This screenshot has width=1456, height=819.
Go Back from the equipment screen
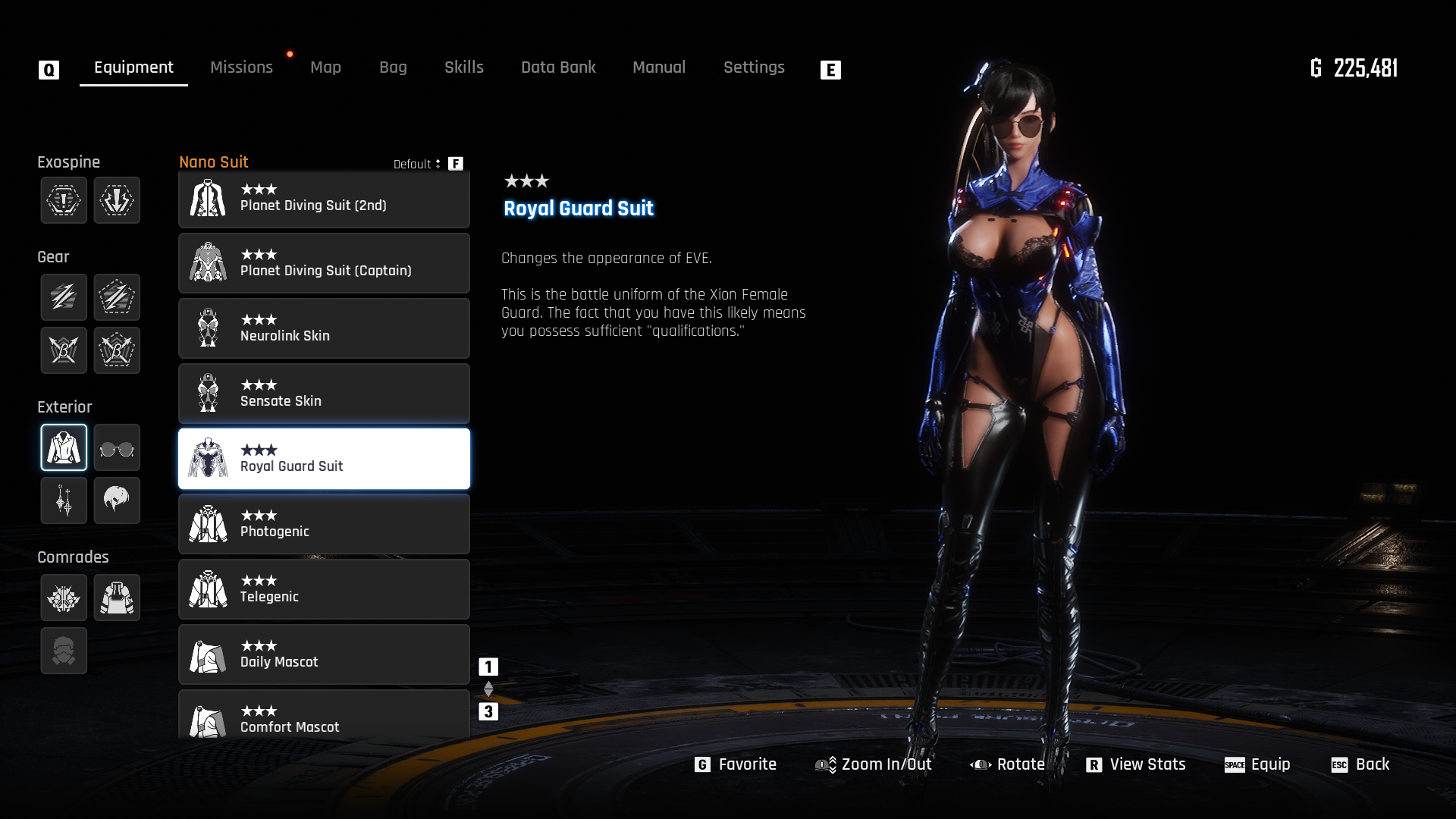coord(1360,764)
